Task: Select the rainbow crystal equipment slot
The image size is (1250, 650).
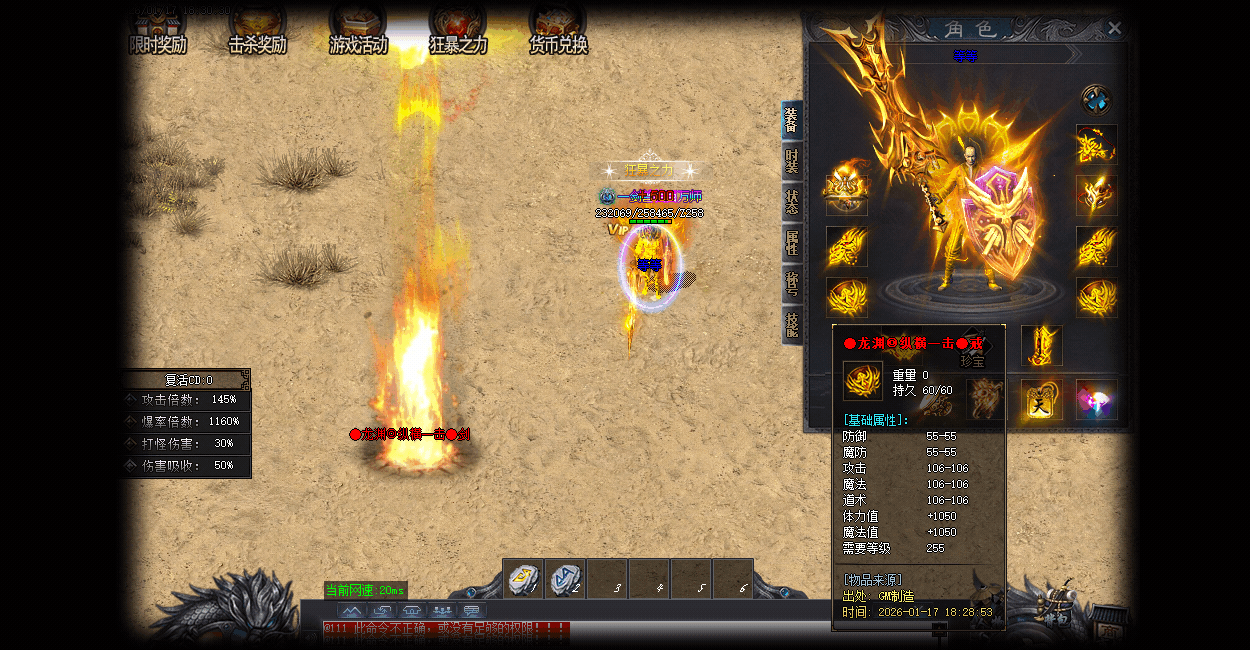Action: [x=1096, y=399]
